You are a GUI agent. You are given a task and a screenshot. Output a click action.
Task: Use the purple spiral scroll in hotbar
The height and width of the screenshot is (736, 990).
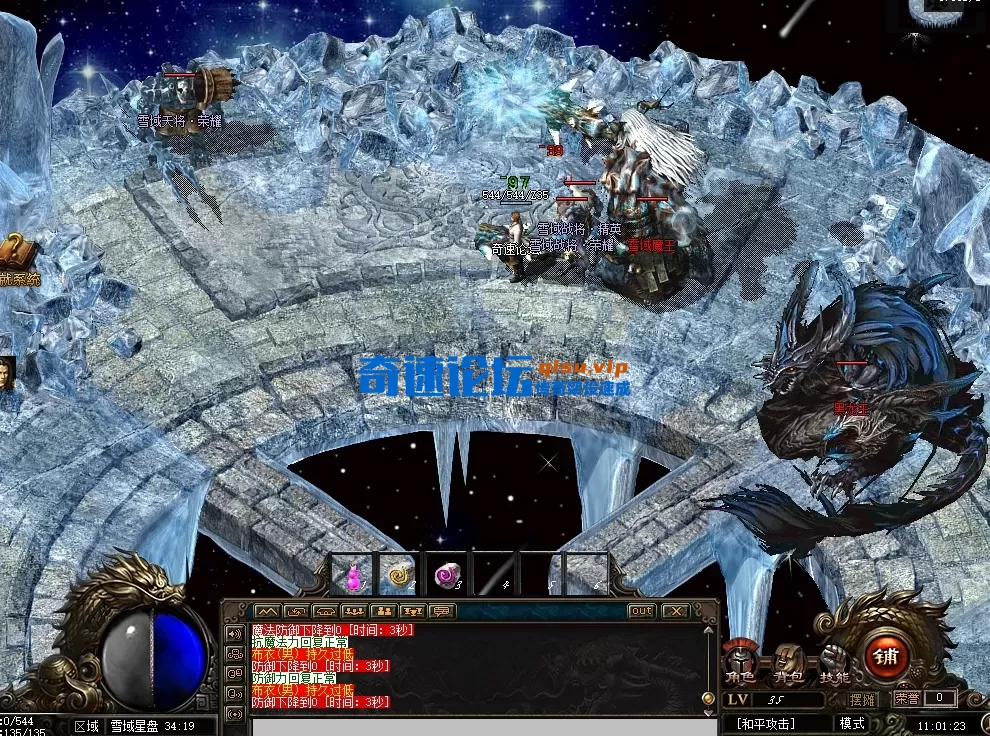[x=446, y=575]
